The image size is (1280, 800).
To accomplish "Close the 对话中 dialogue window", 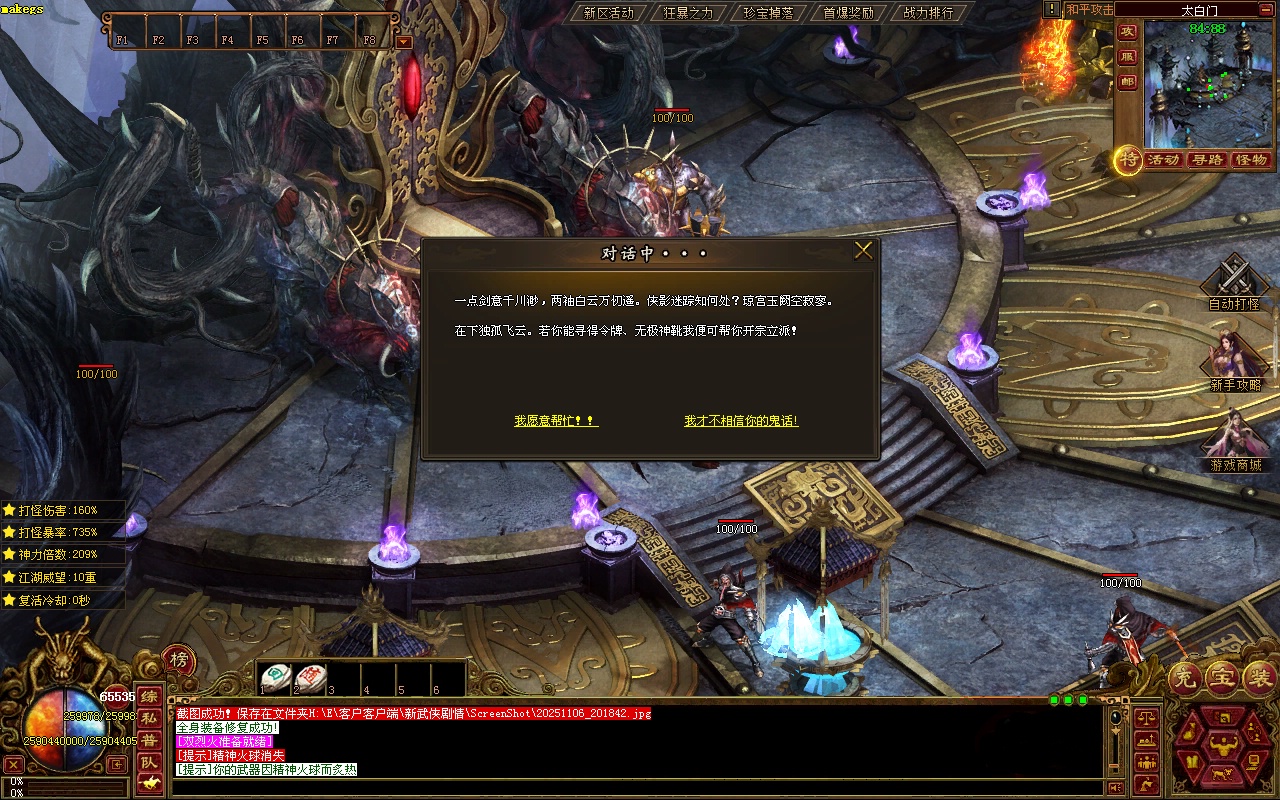I will tap(863, 251).
